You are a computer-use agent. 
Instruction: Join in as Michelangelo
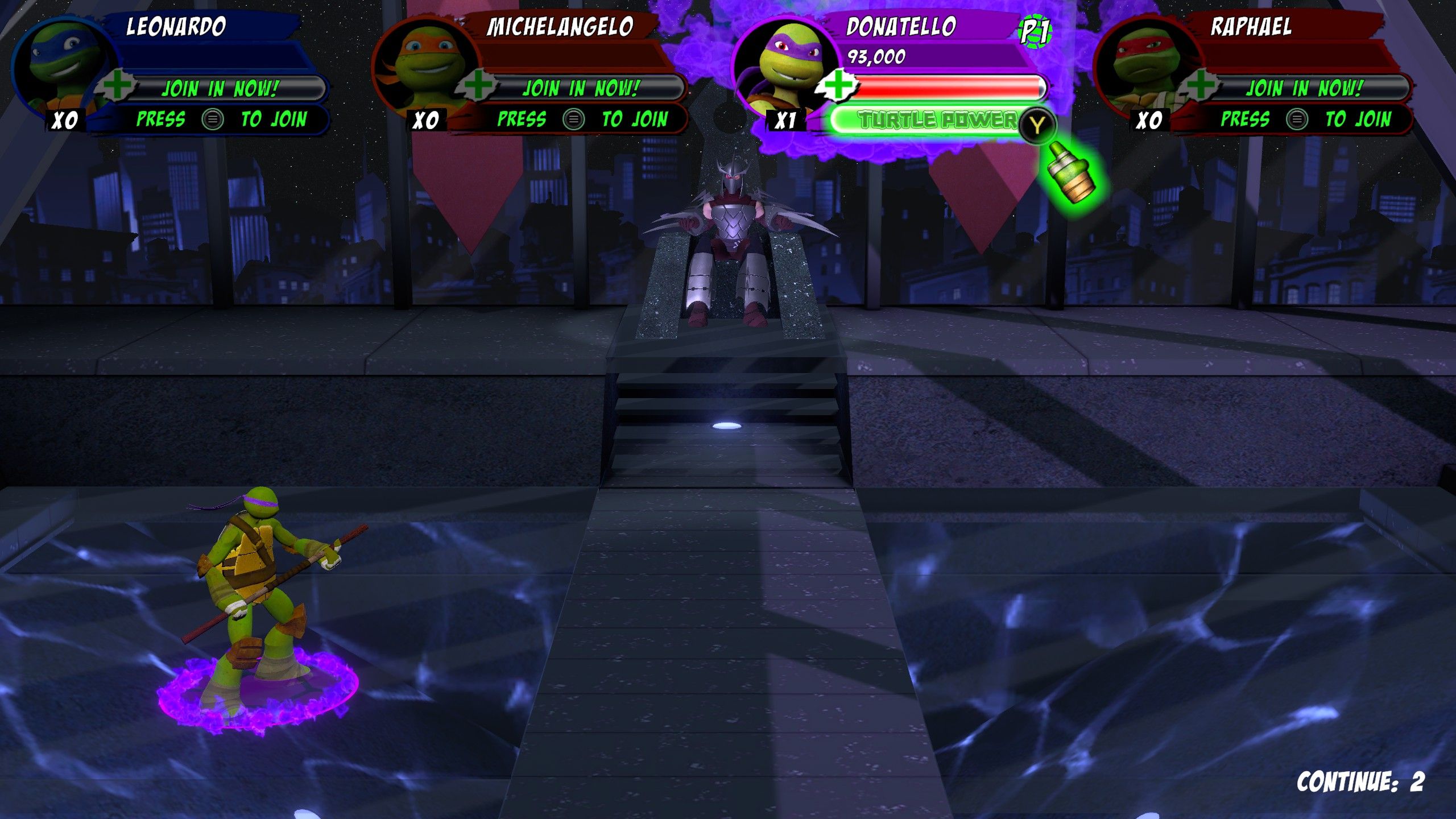[580, 89]
